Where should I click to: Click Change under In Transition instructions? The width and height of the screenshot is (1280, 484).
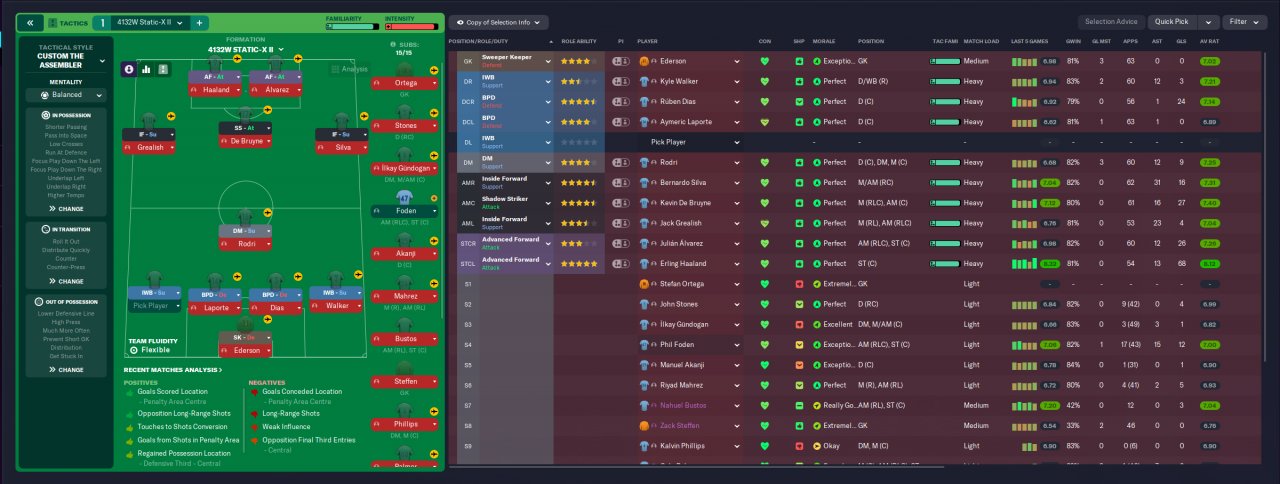click(68, 281)
